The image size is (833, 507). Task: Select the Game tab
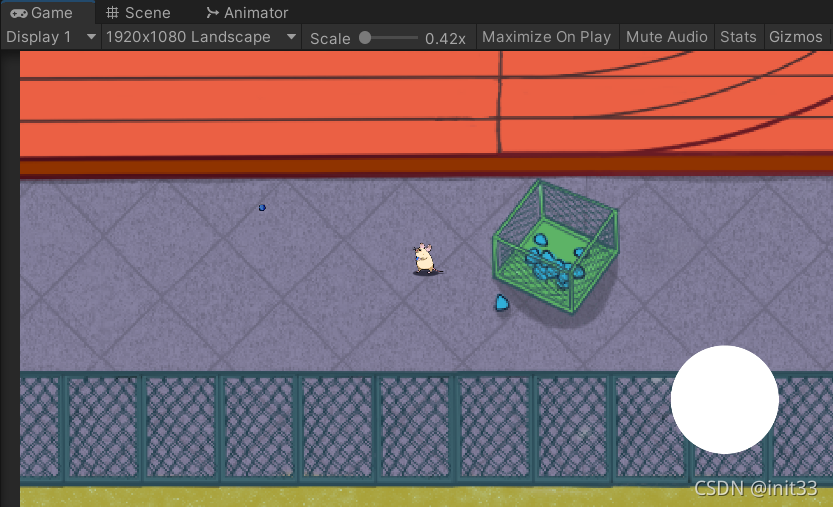(x=42, y=13)
